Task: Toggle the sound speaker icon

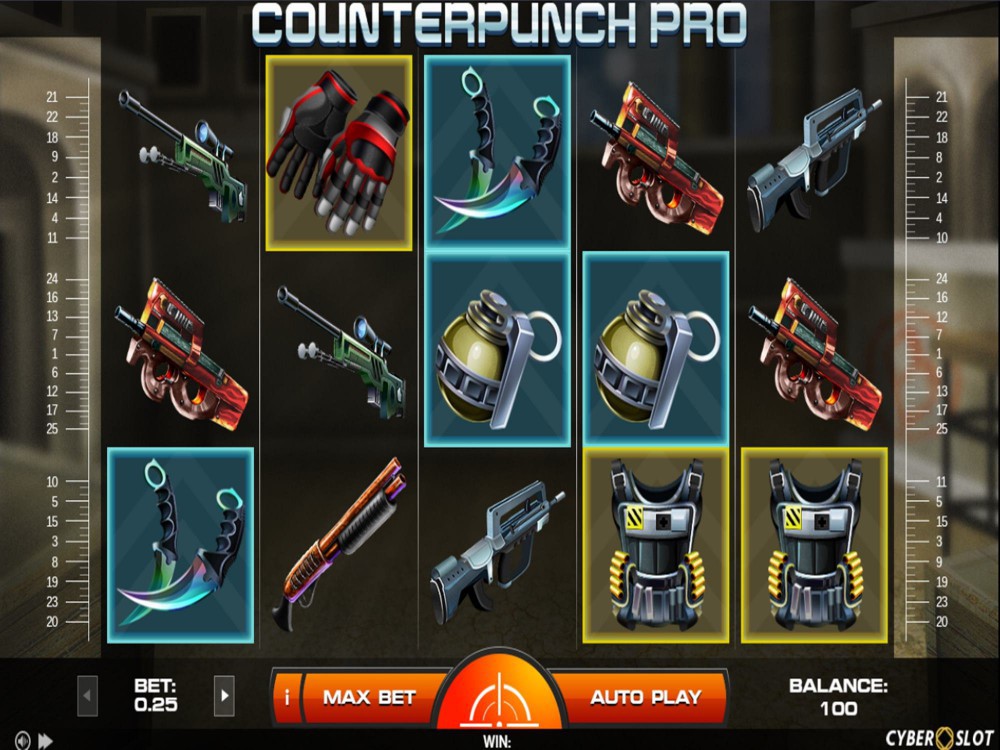Action: pos(21,741)
